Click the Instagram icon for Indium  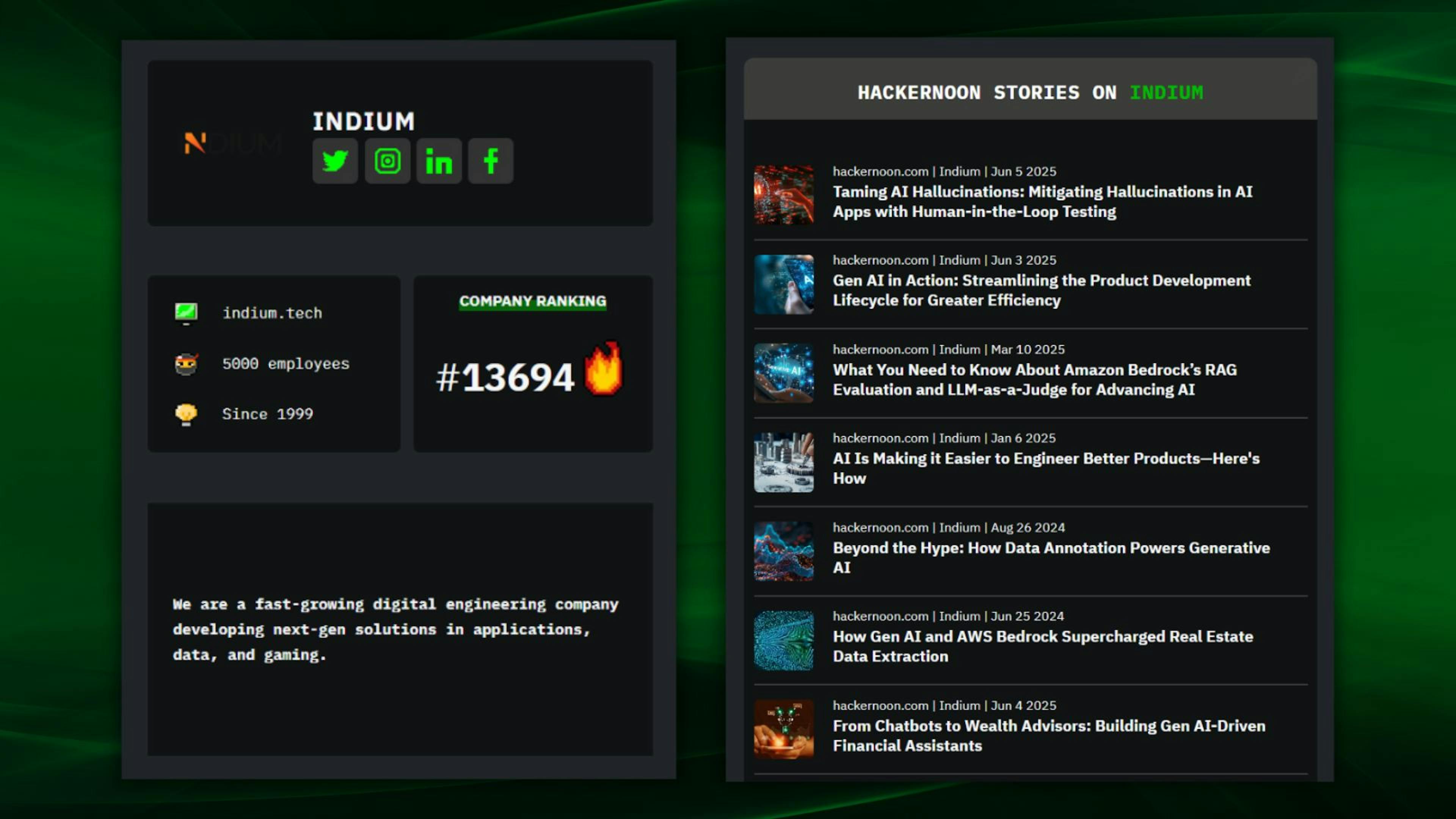[x=387, y=161]
